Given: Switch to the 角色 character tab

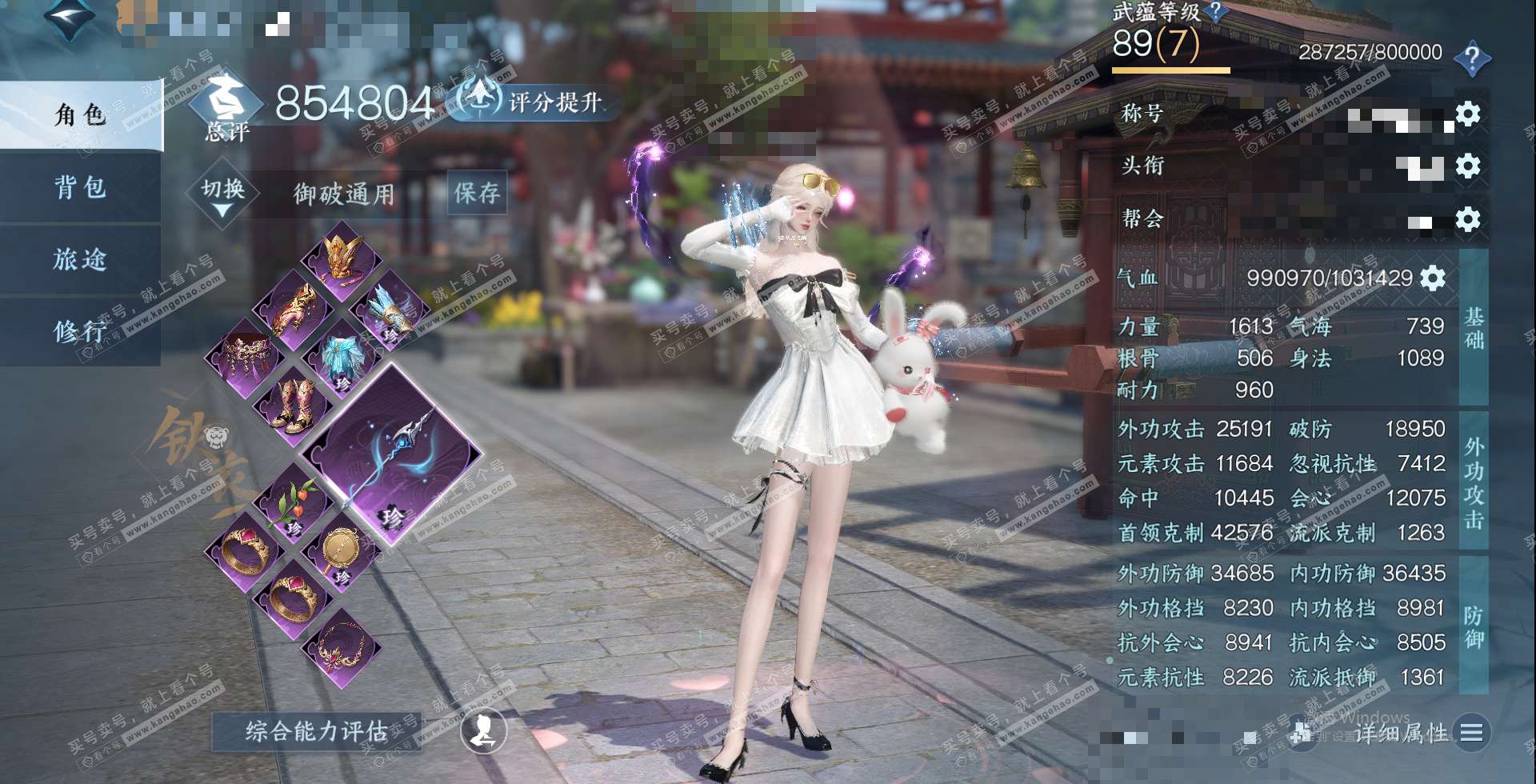Looking at the screenshot, I should pos(80,115).
